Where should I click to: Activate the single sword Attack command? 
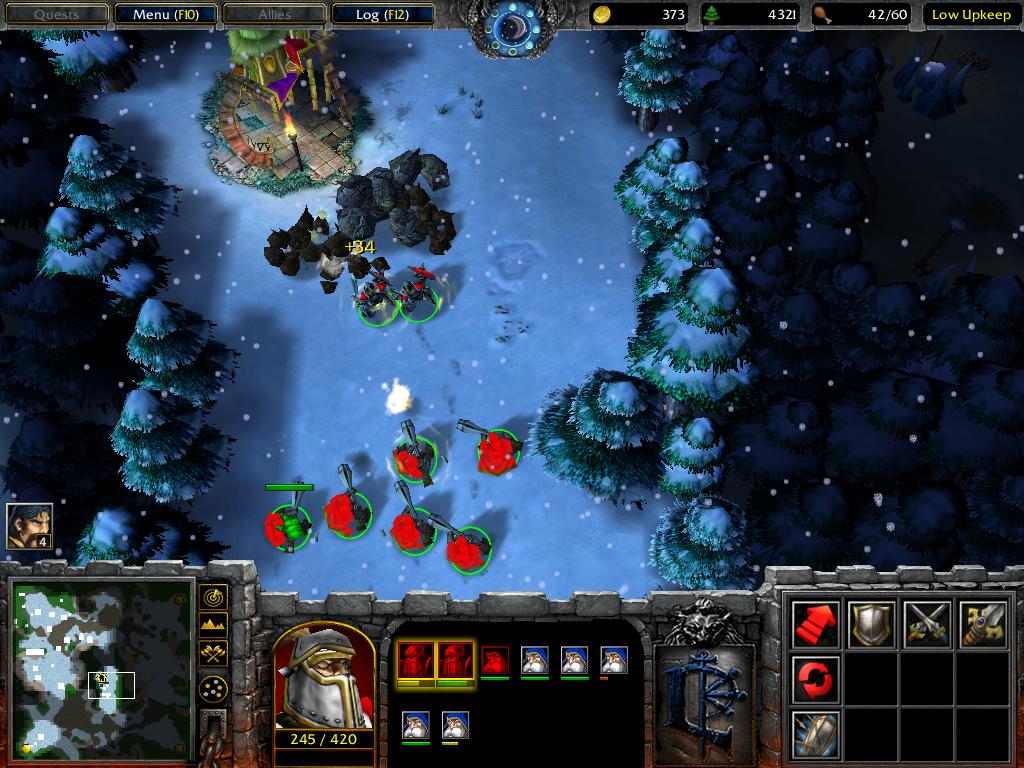pyautogui.click(x=982, y=624)
